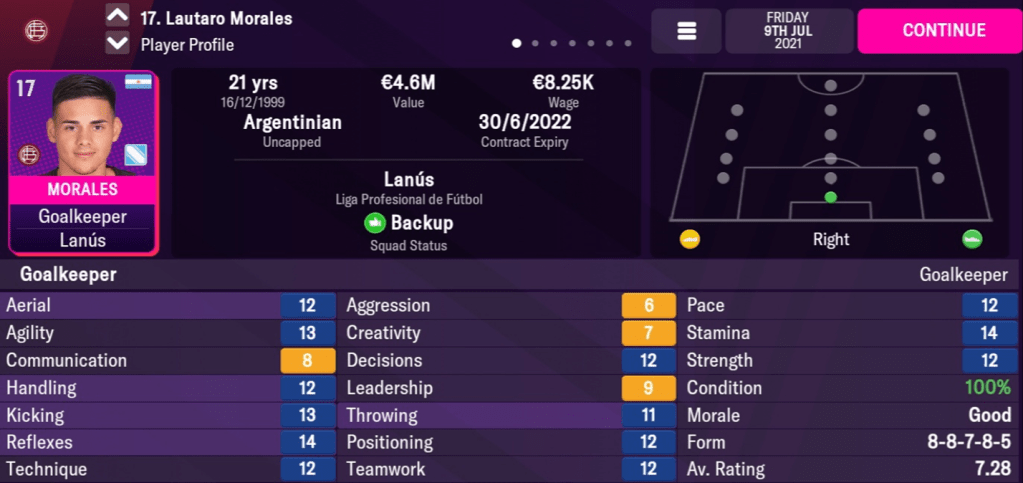Select the green goalkeeper position dot
The height and width of the screenshot is (483, 1023).
[x=830, y=197]
